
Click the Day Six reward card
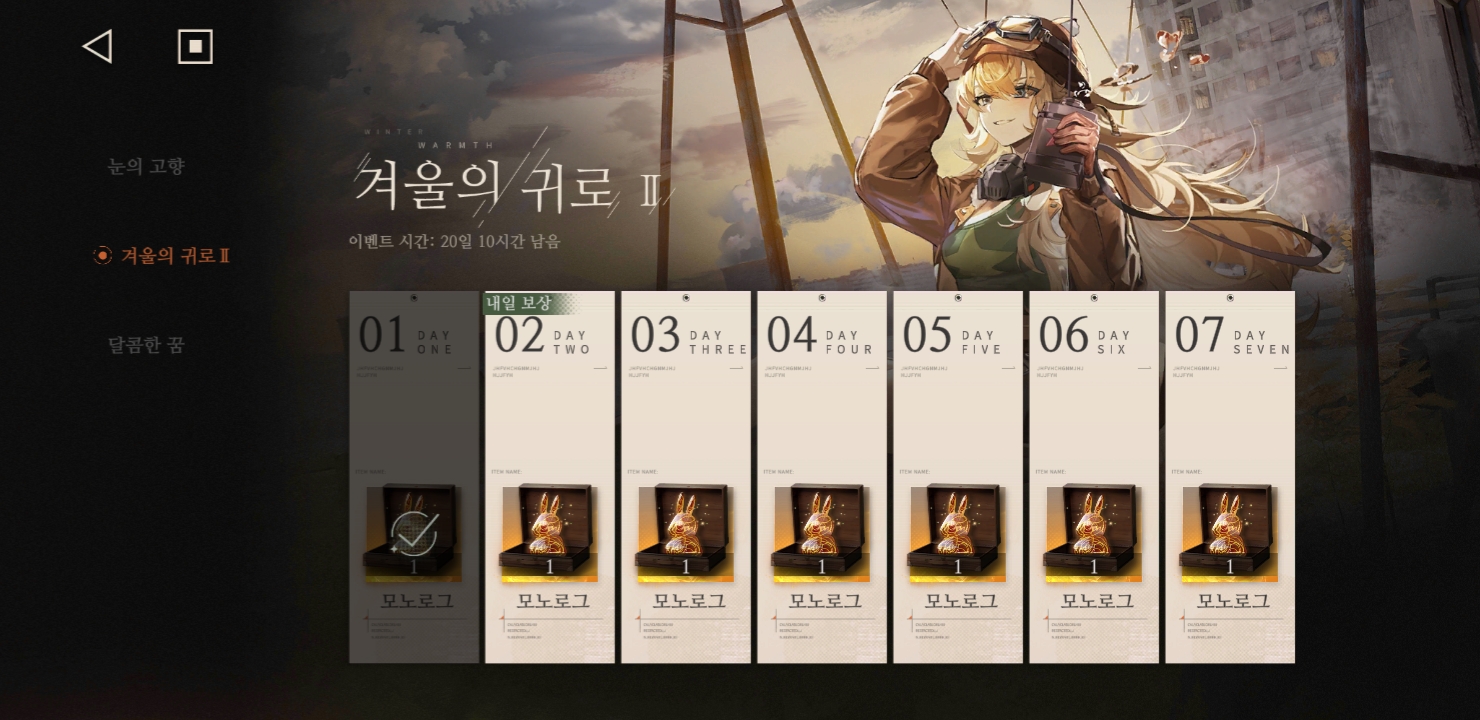pyautogui.click(x=1094, y=477)
